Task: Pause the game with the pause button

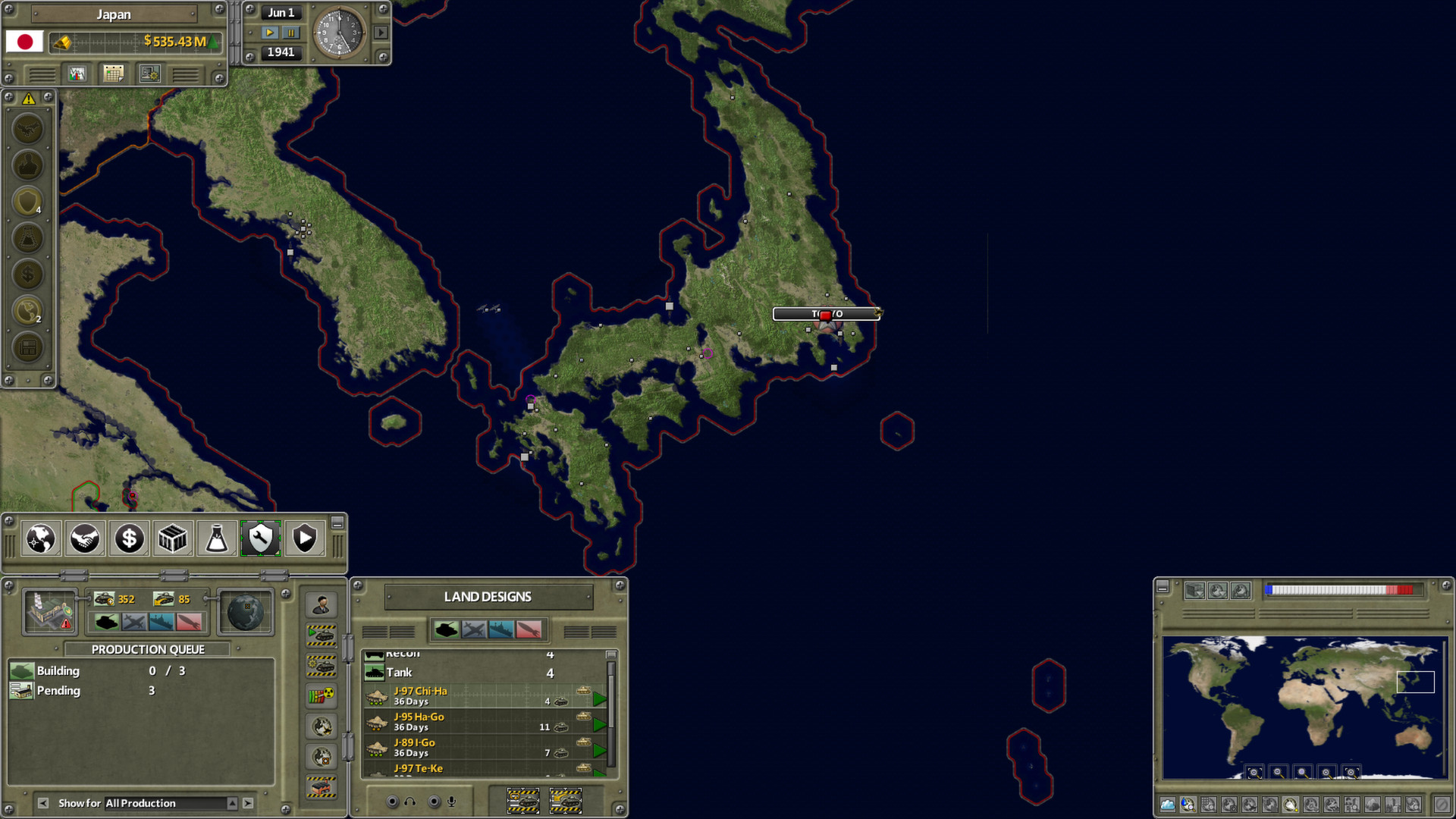Action: 291,32
